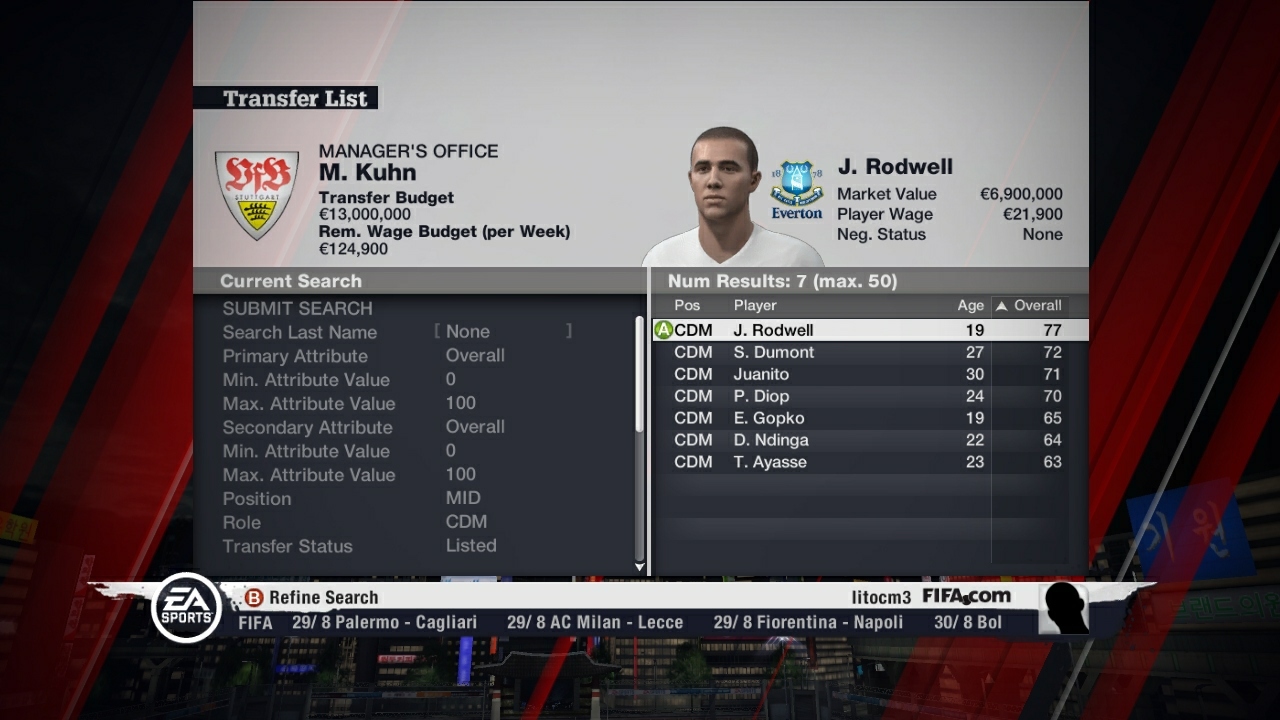Click the search panel scrollbar arrow
The width and height of the screenshot is (1280, 720).
click(x=640, y=566)
